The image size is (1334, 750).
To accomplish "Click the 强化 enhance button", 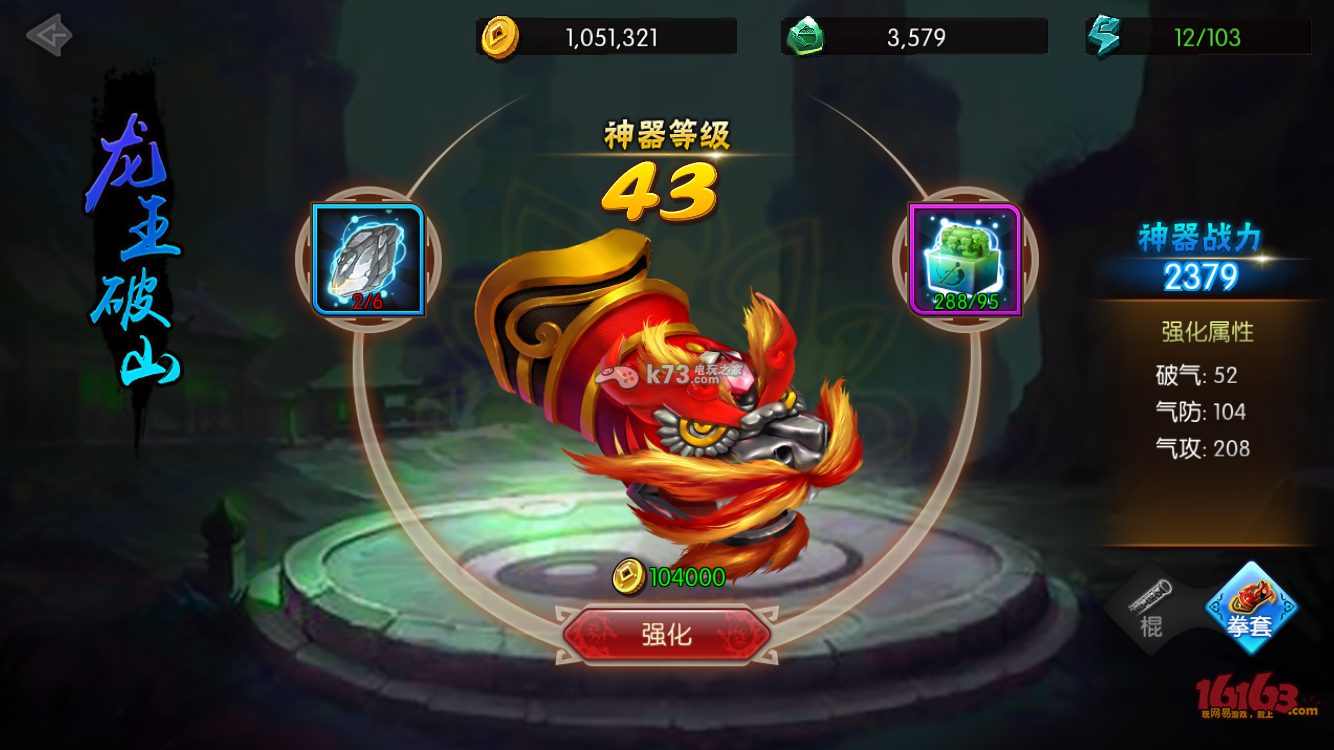I will pyautogui.click(x=666, y=634).
